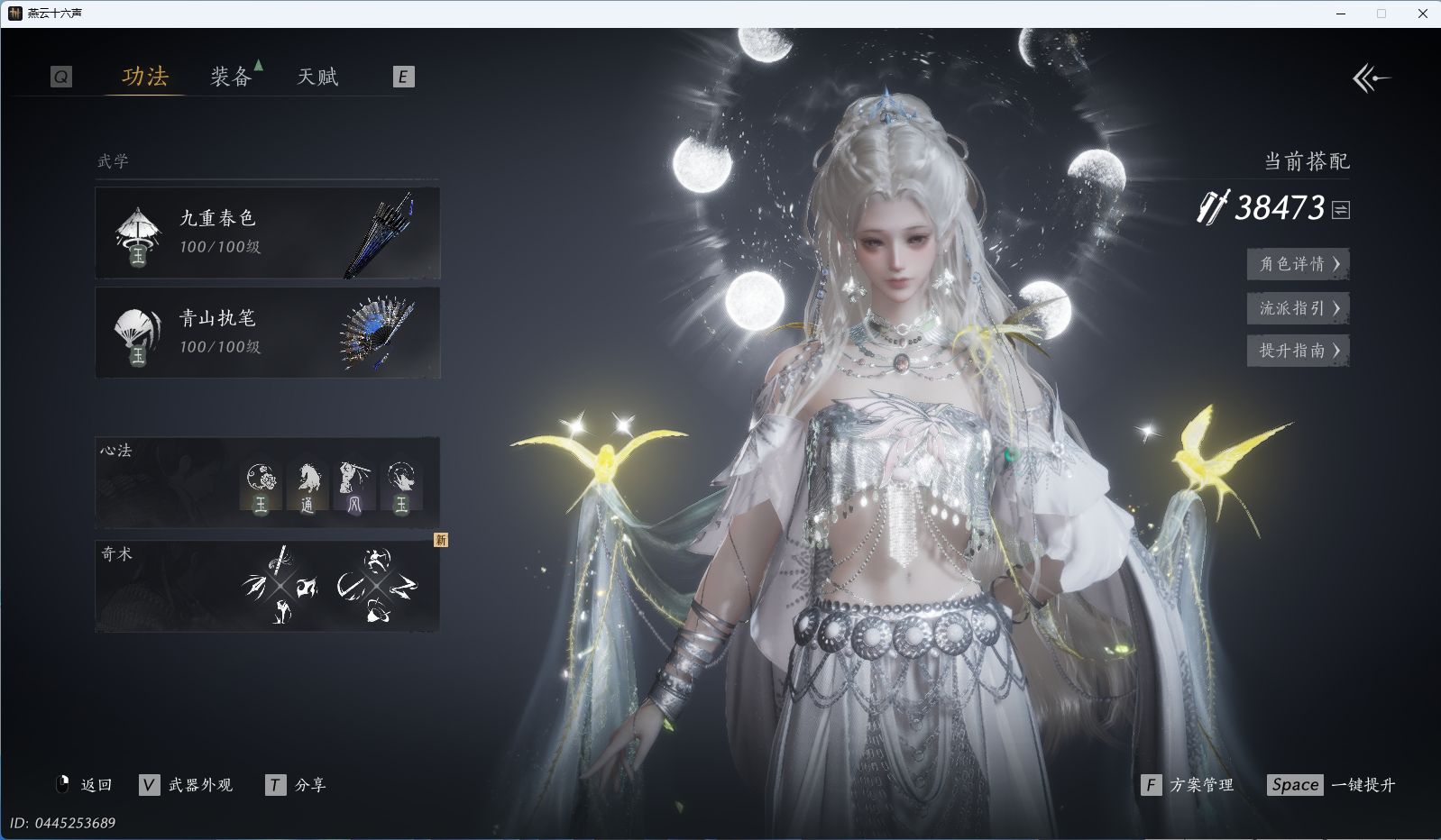
Task: Minimize the game window
Action: (x=1341, y=14)
